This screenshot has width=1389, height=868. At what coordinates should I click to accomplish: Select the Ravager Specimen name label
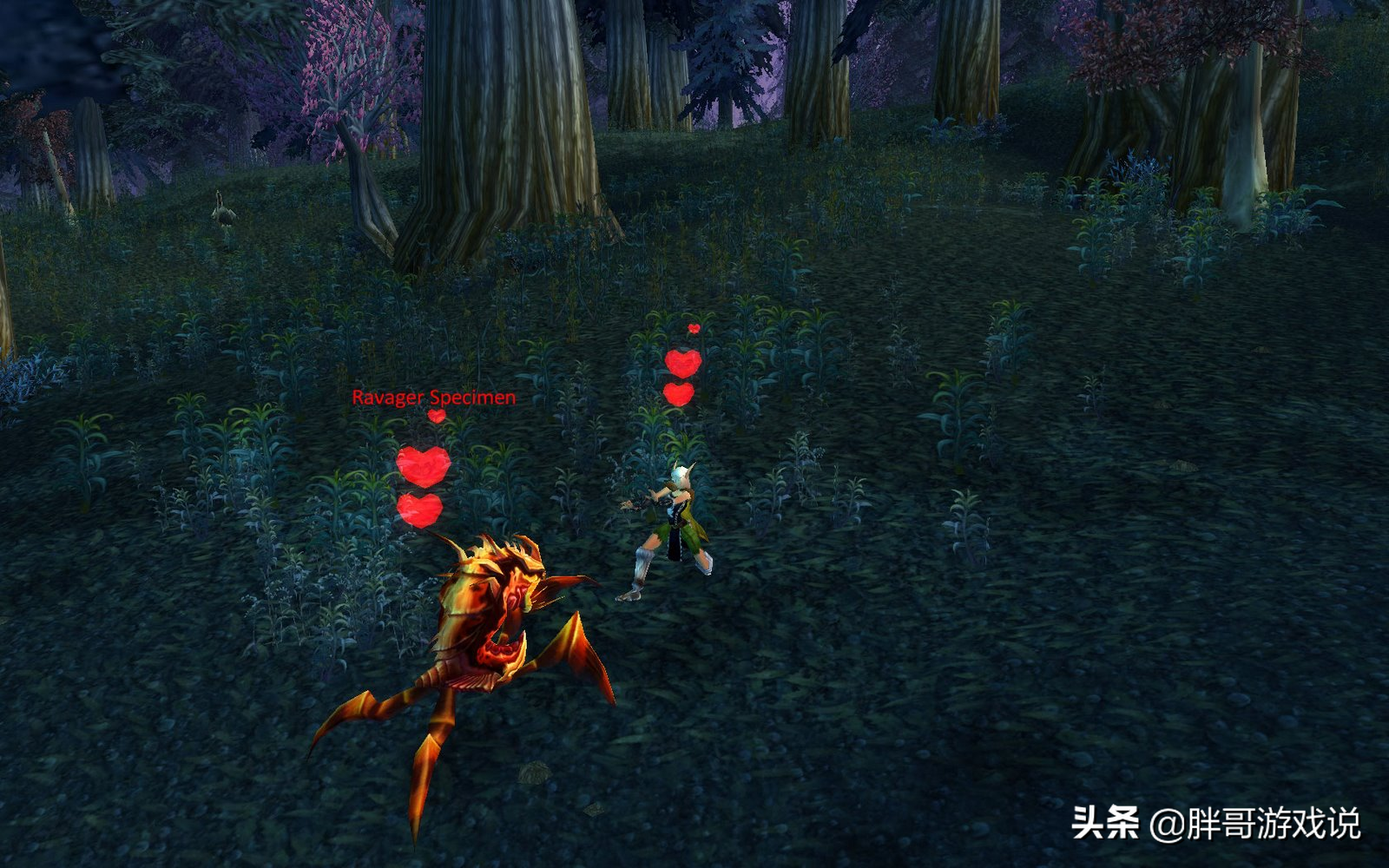(433, 398)
